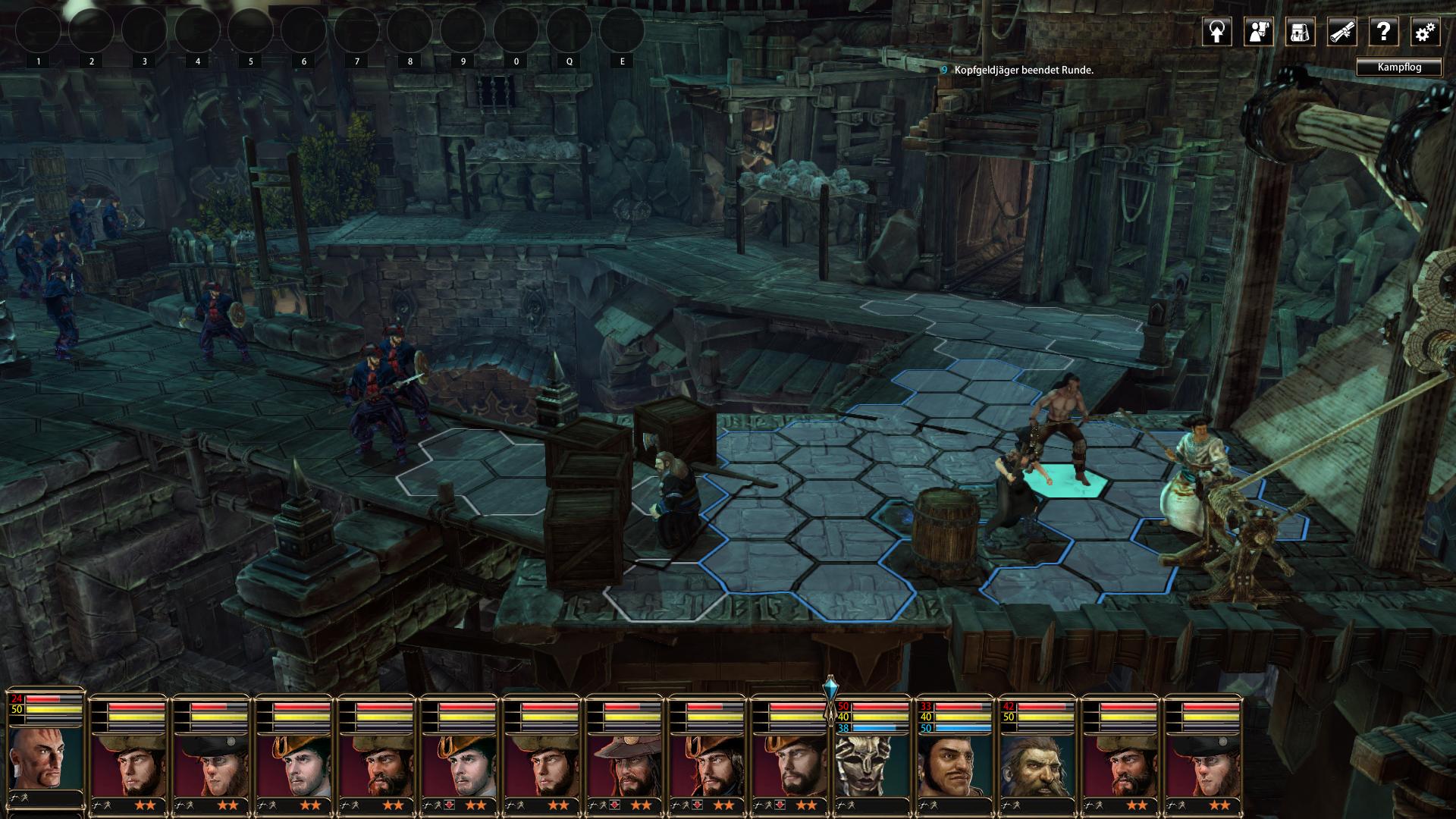This screenshot has width=1456, height=819.
Task: Open the character sheet icon
Action: 1259,32
